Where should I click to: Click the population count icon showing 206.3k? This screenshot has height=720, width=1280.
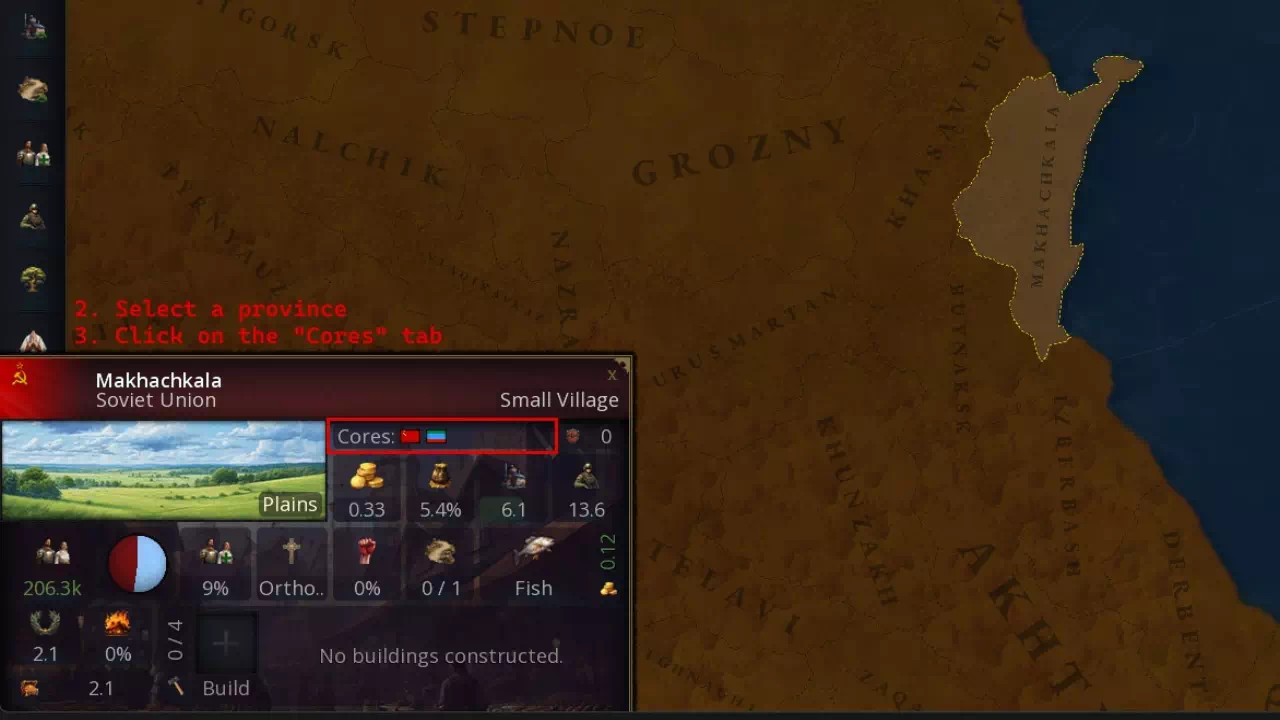point(52,553)
